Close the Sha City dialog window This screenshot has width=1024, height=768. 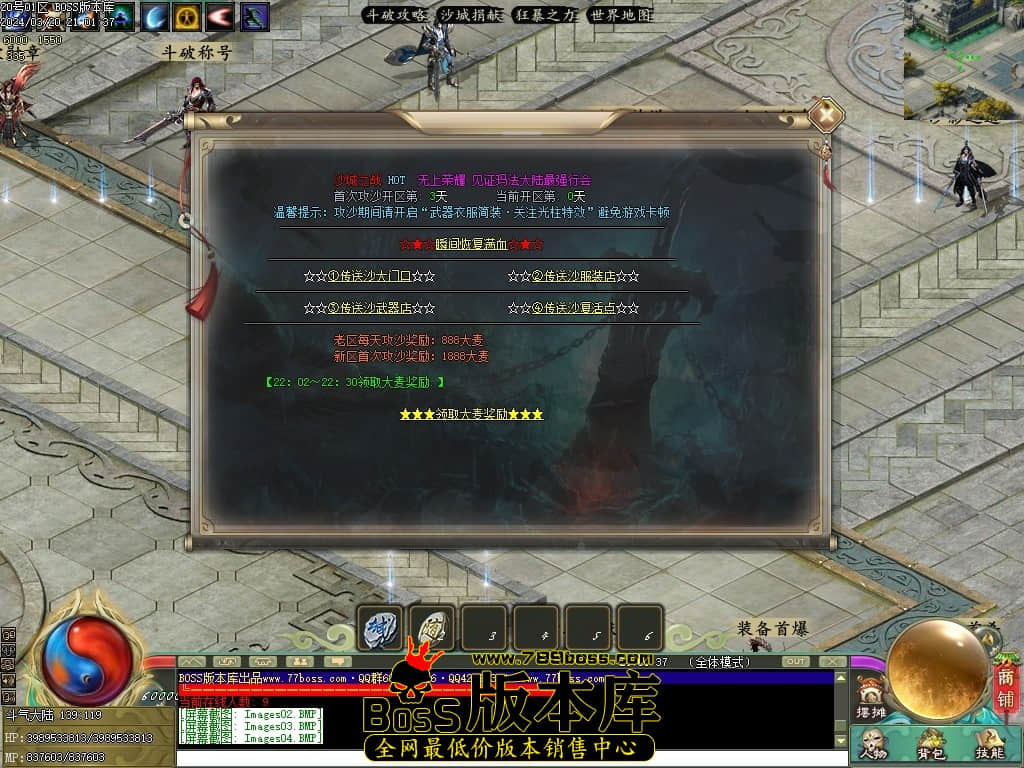click(825, 116)
